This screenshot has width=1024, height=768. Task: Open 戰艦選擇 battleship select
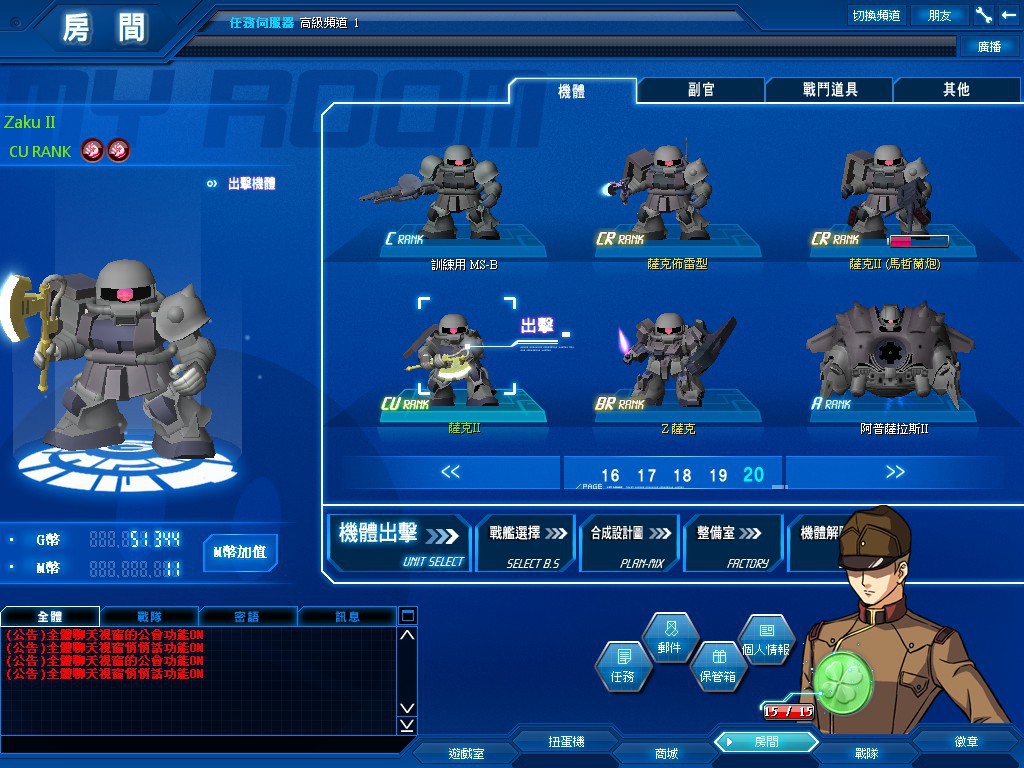click(525, 544)
